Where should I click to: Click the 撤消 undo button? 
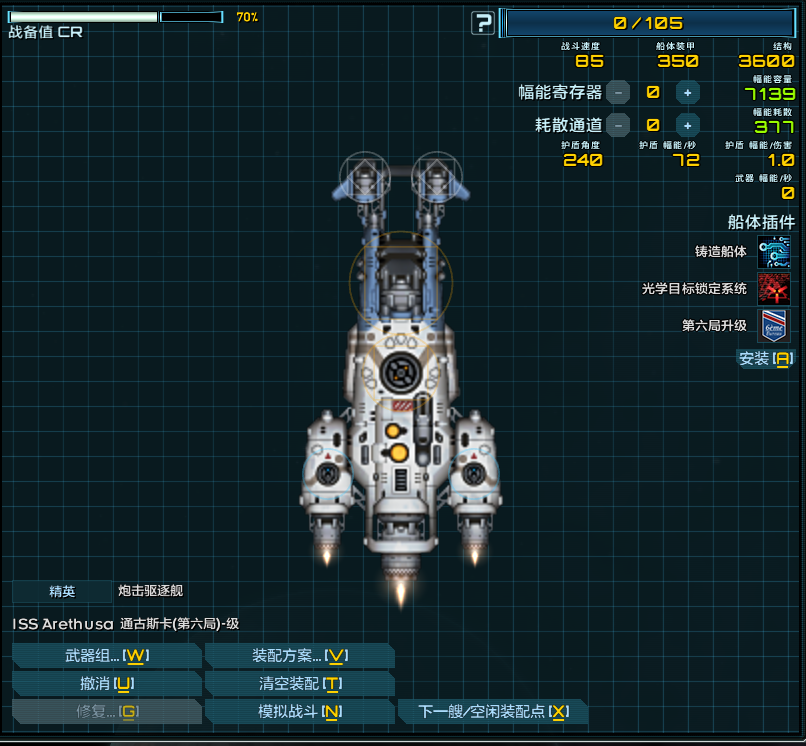(x=107, y=684)
